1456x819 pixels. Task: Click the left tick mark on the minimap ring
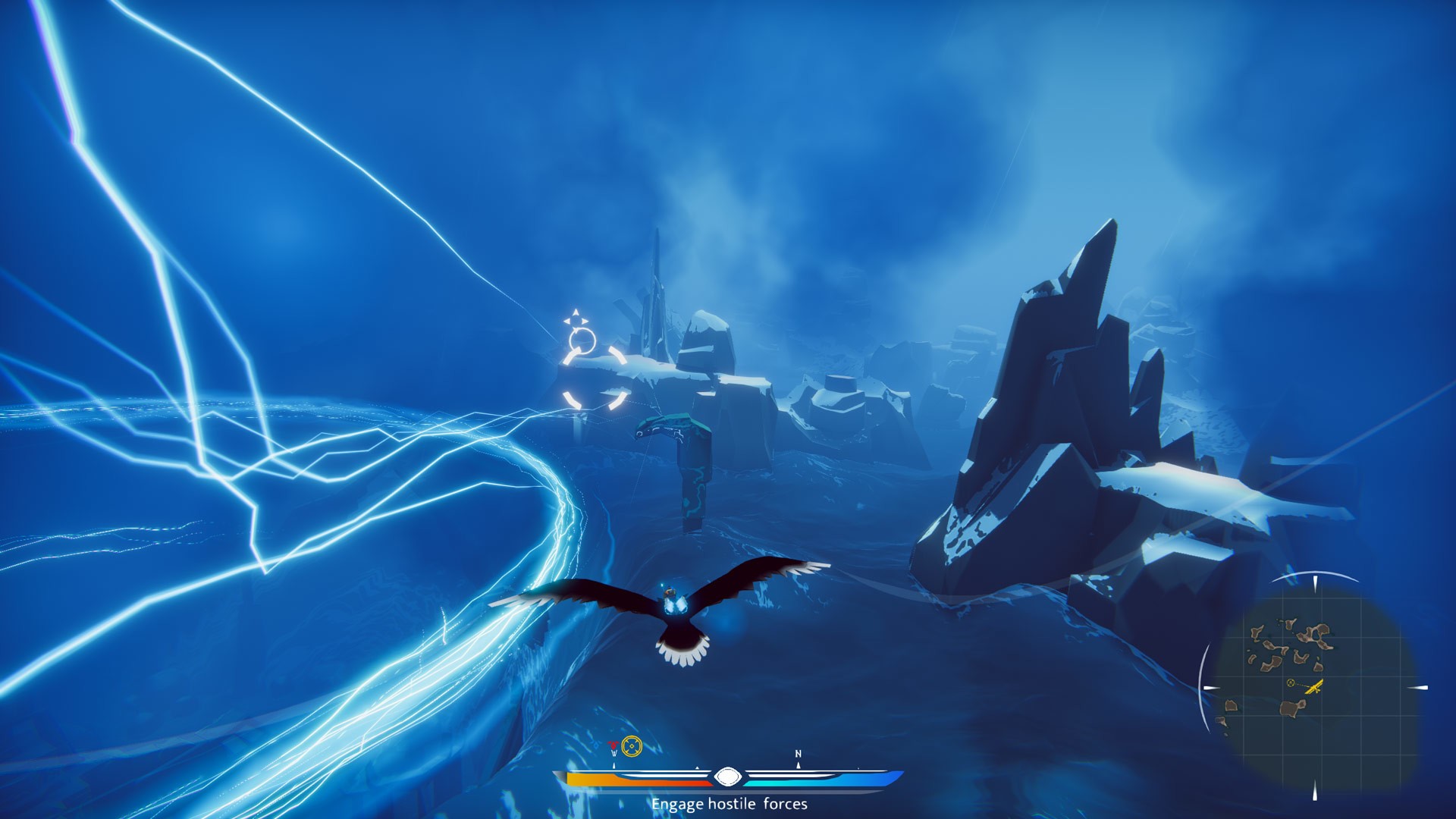(1210, 687)
